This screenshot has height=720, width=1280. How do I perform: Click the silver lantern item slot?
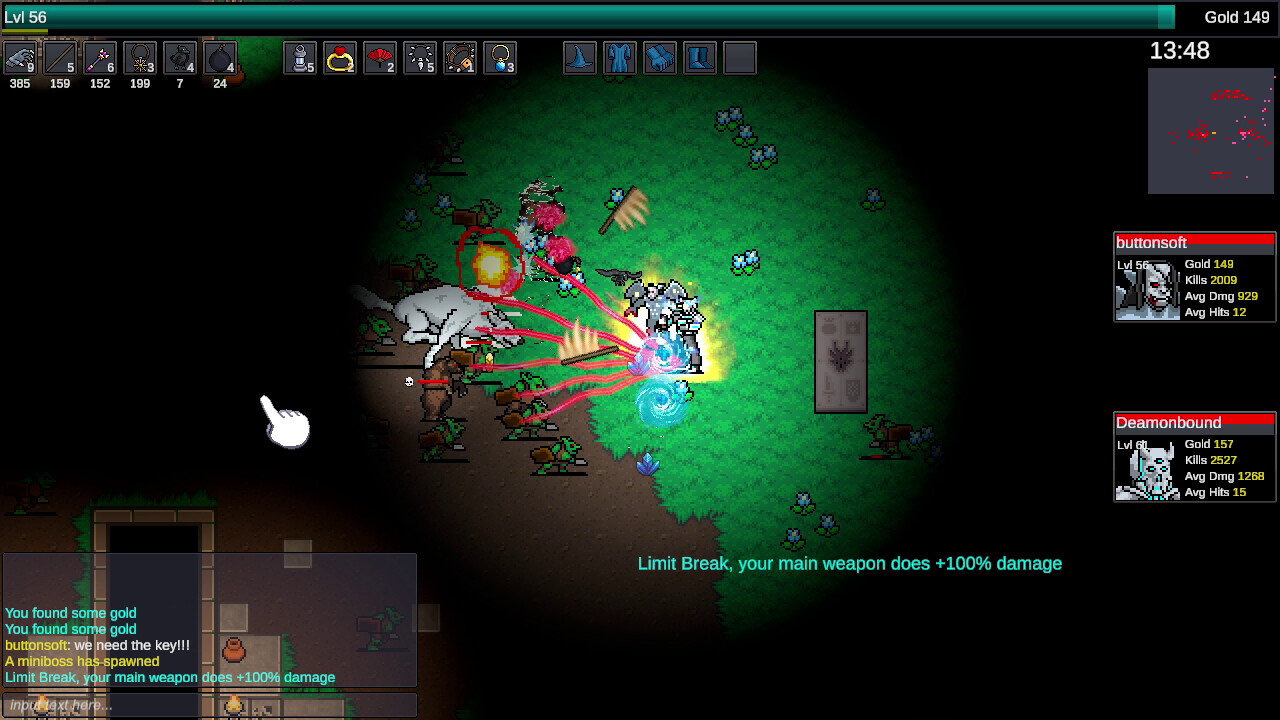tap(300, 58)
